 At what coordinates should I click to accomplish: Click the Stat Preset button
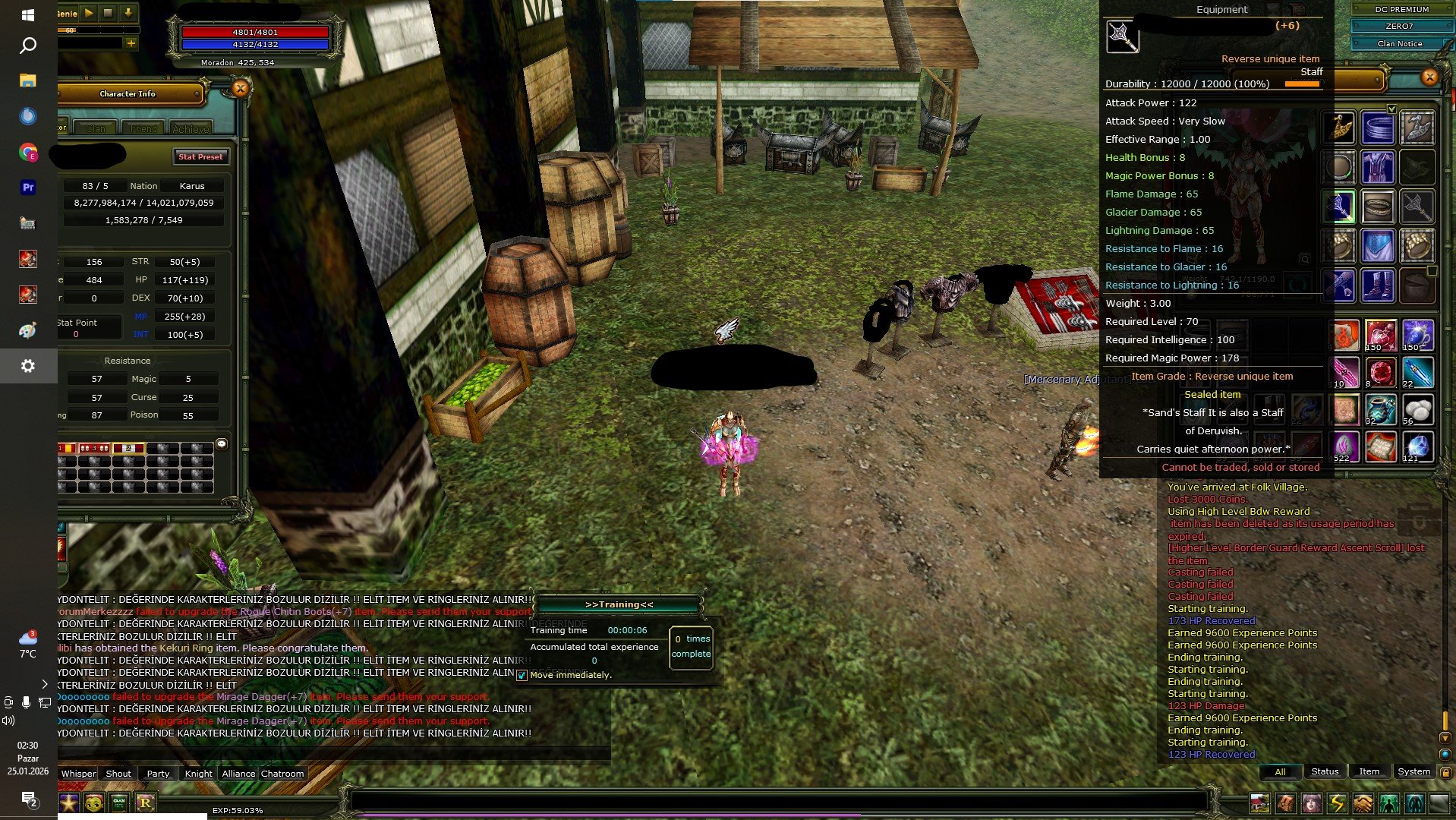[201, 156]
